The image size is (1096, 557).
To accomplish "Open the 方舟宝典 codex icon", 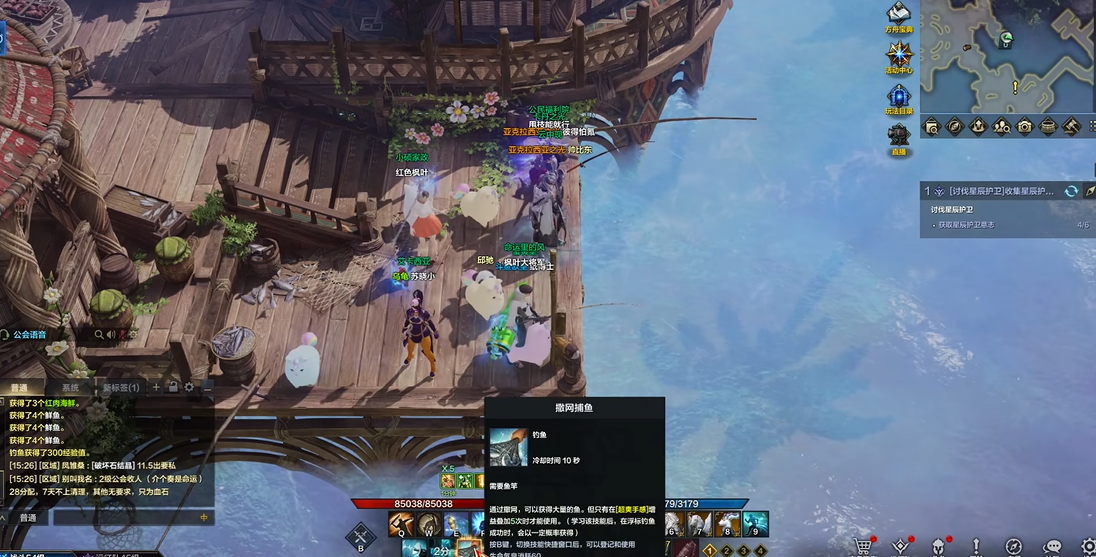I will (898, 14).
